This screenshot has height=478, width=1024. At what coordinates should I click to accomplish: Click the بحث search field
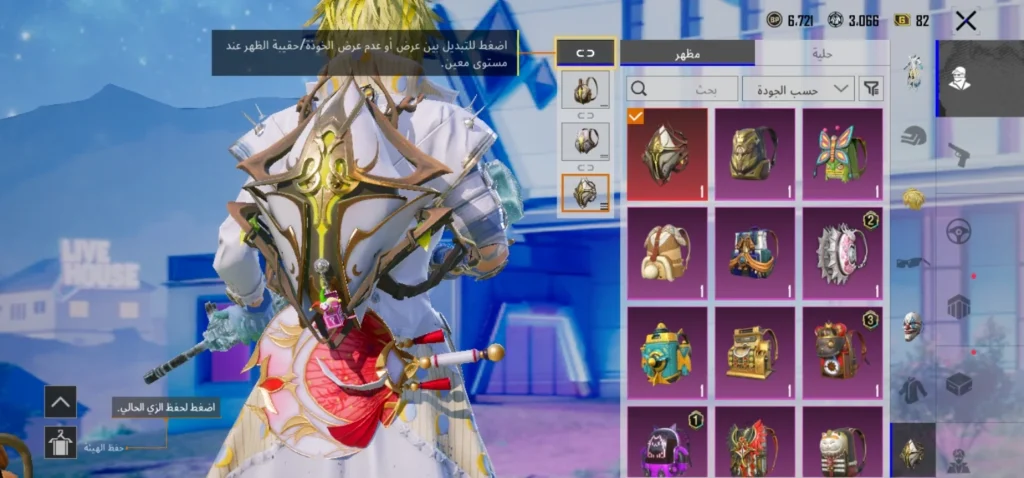(x=682, y=89)
